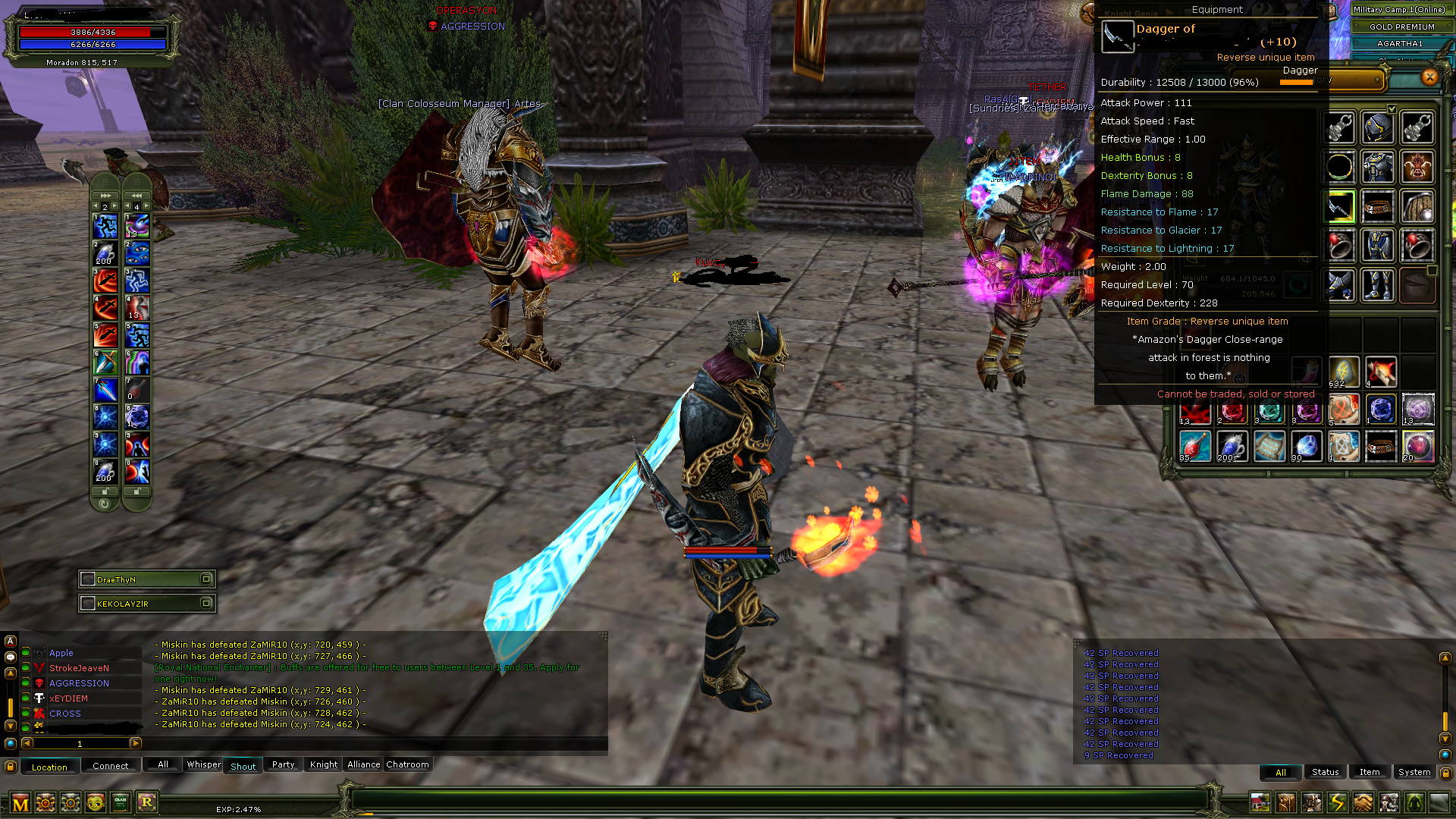Click the green-faced emote NPC icon
The image size is (1456, 819).
coord(96,802)
